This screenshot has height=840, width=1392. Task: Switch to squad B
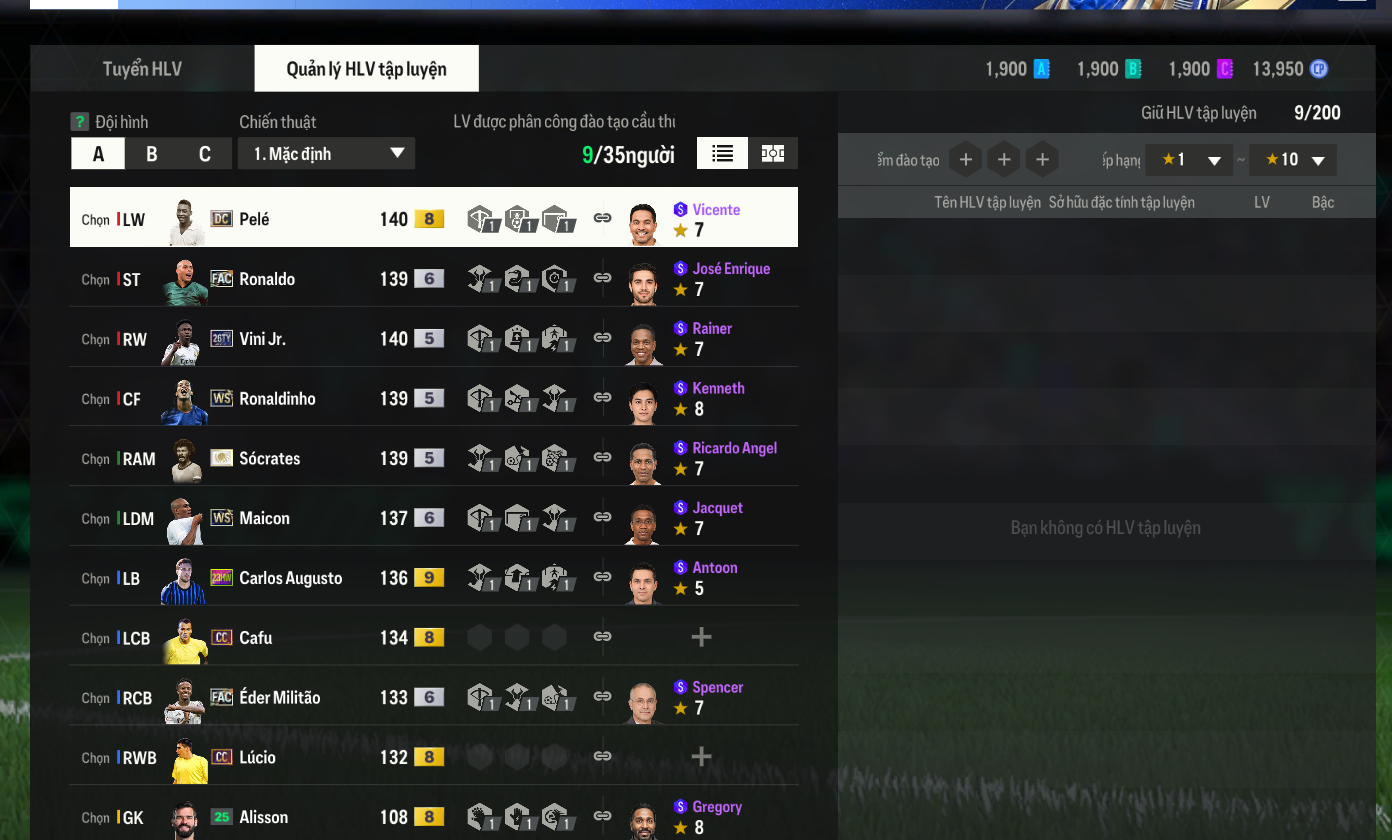(152, 154)
